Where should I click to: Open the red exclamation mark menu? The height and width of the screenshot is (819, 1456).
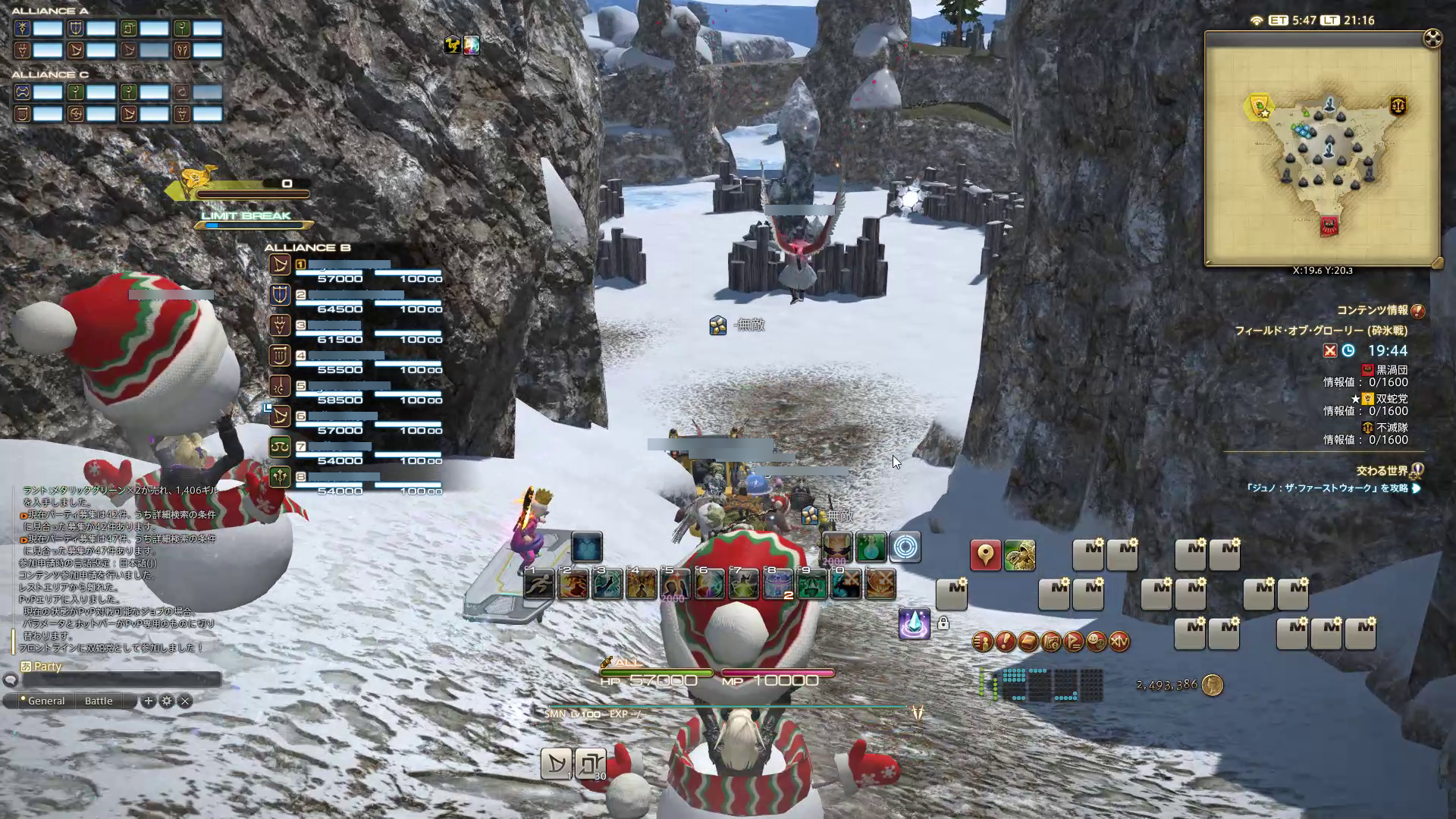[1005, 642]
